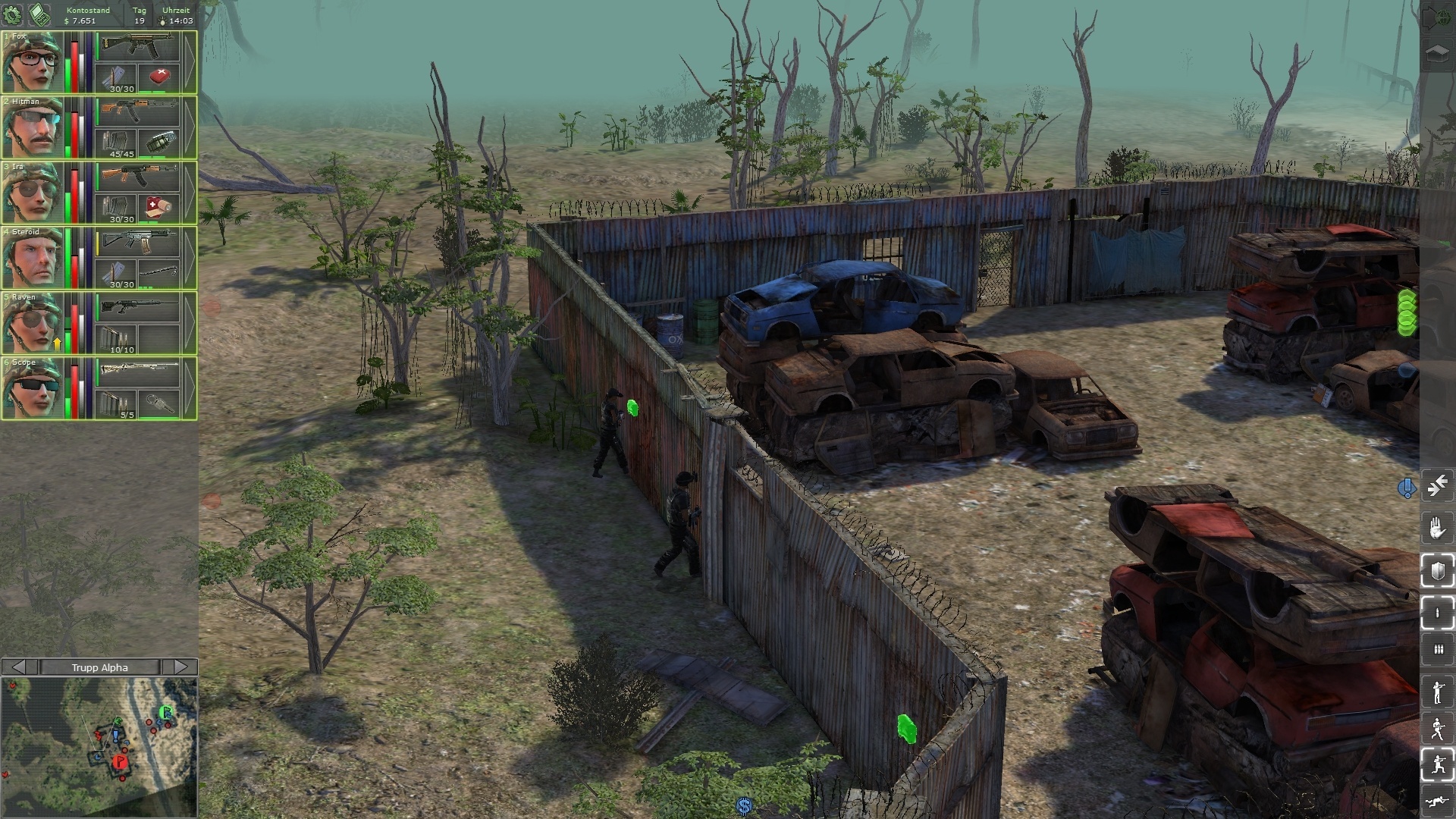Expand Fox's inventory with the side arrow

pos(192,62)
